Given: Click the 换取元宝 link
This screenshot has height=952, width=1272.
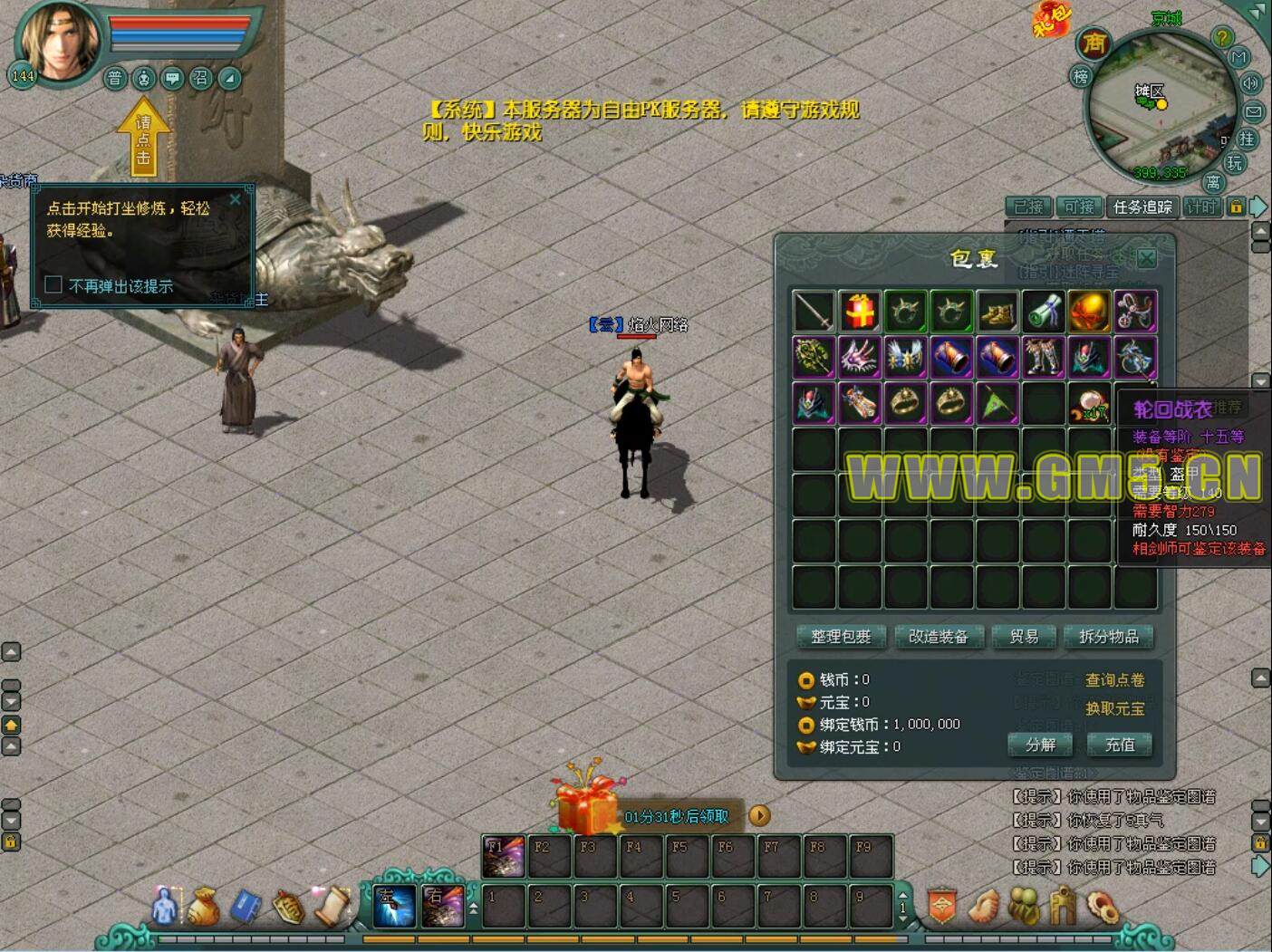Looking at the screenshot, I should pos(1114,708).
